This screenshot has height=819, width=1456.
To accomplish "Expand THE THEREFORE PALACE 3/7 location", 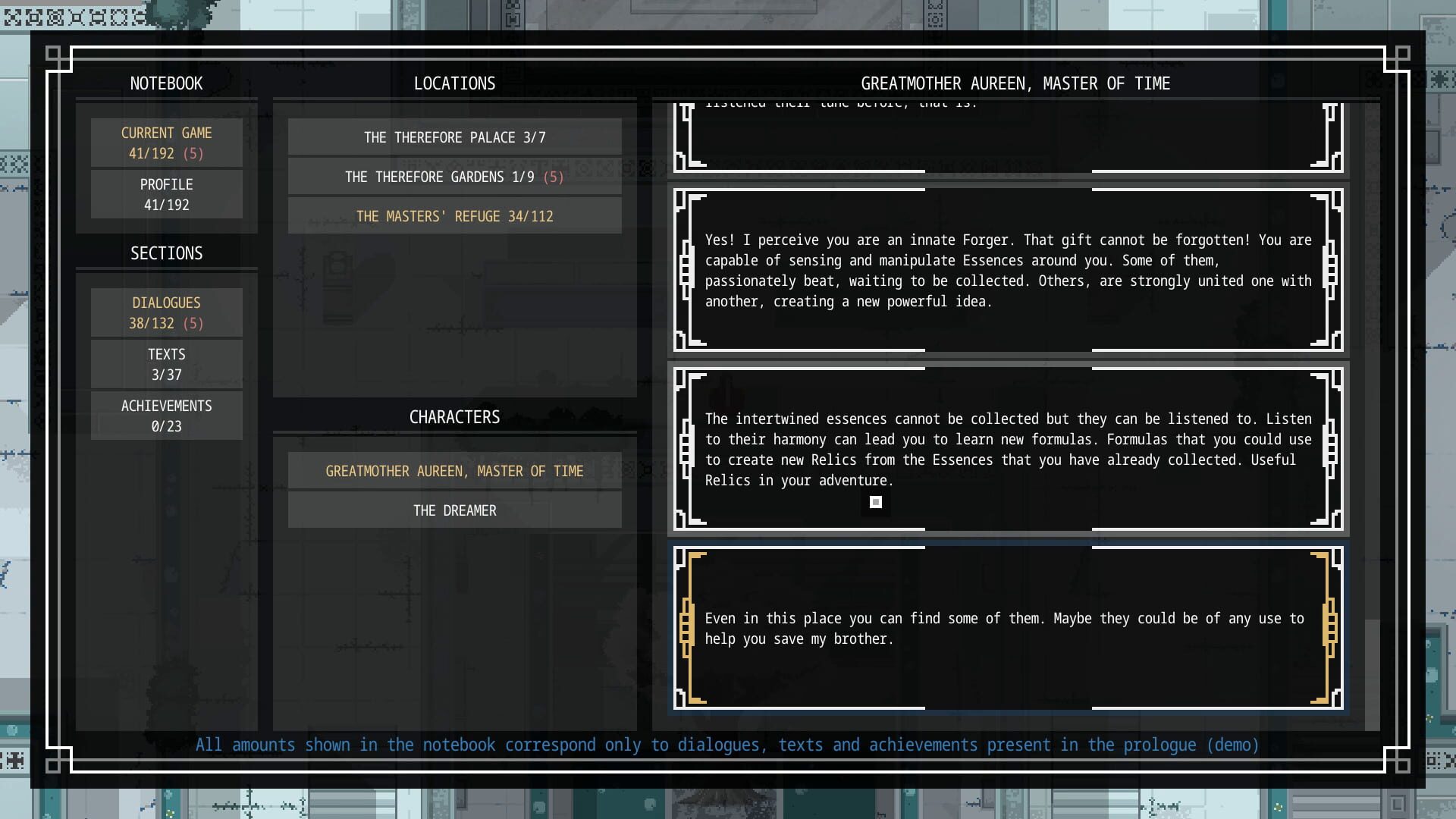I will (454, 137).
